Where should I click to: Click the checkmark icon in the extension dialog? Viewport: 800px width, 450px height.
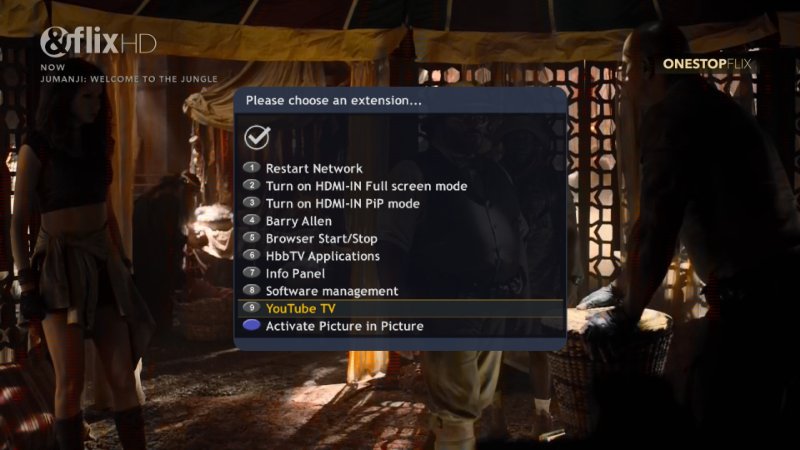pyautogui.click(x=258, y=136)
